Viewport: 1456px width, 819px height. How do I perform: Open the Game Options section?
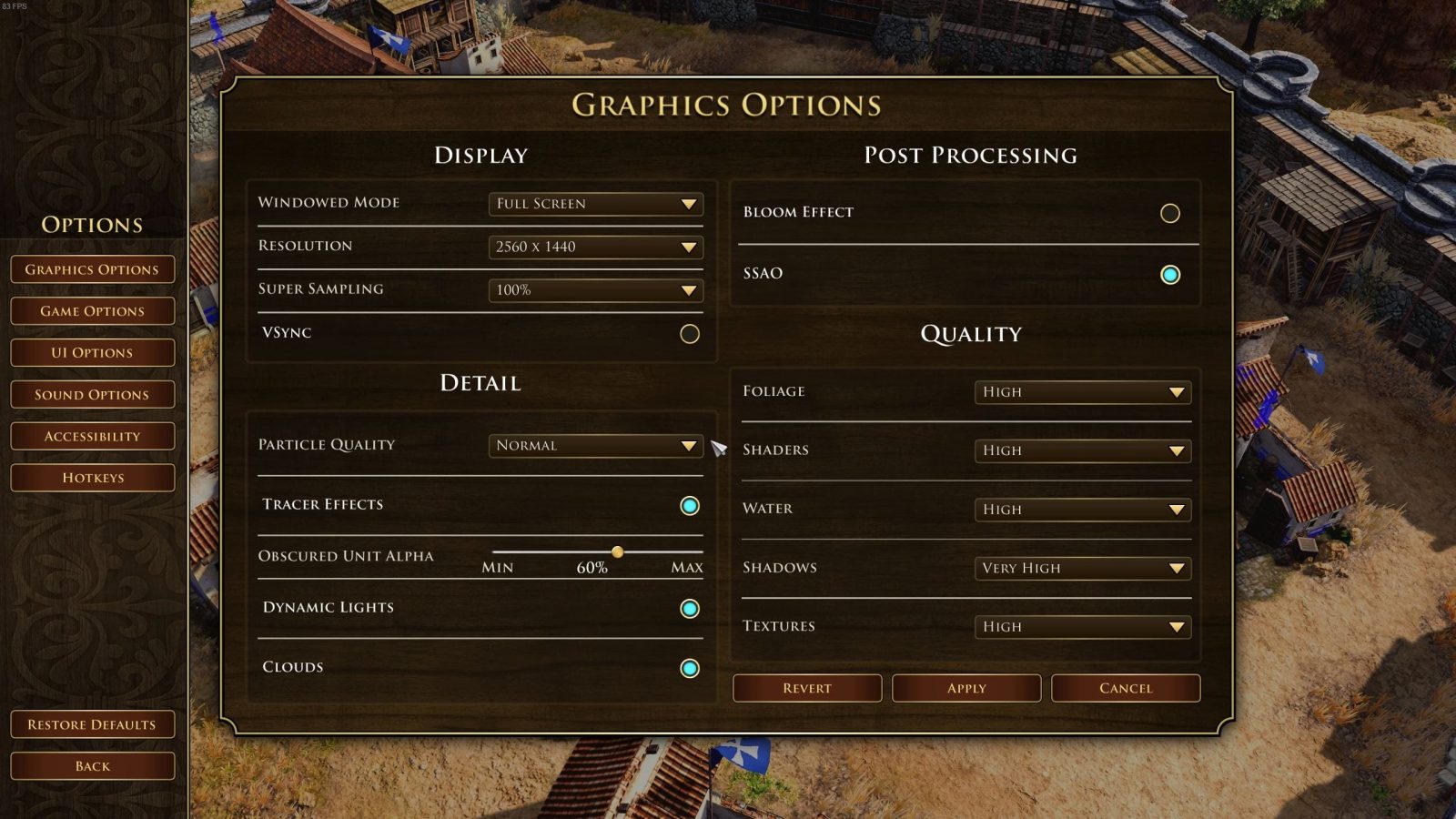pyautogui.click(x=92, y=311)
